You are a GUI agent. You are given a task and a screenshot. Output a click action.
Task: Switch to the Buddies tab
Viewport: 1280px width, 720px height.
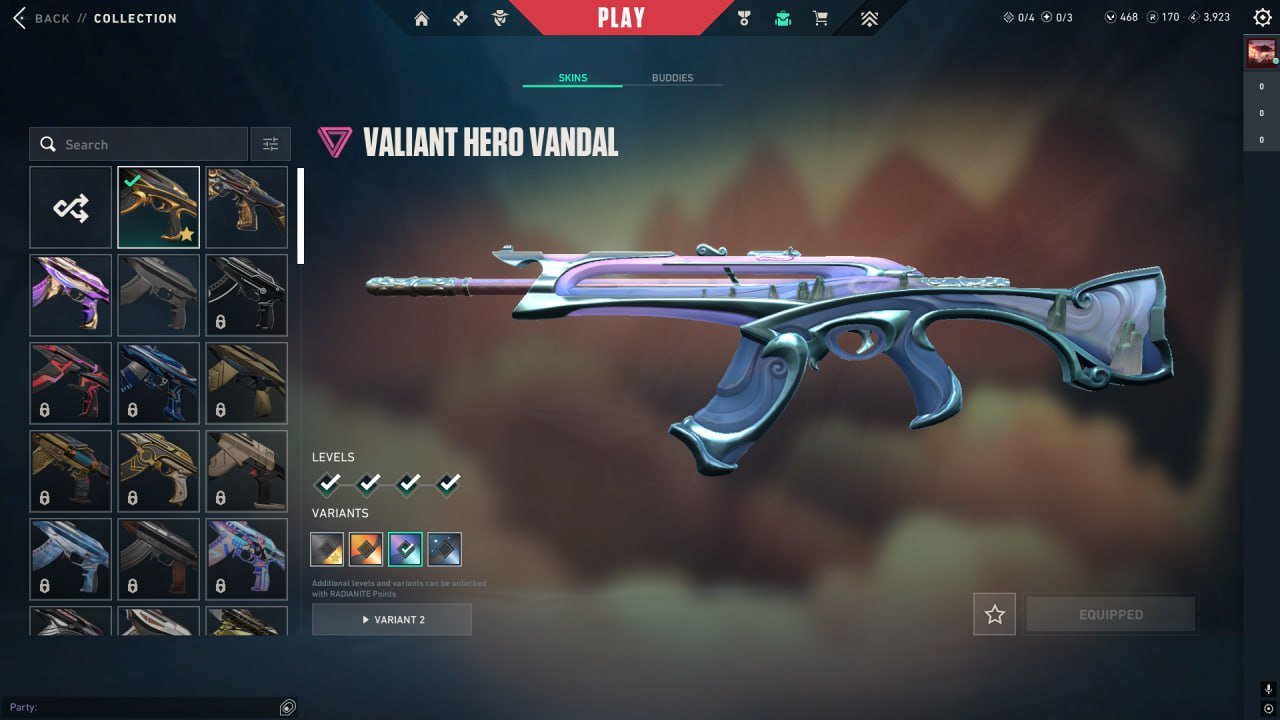point(674,77)
